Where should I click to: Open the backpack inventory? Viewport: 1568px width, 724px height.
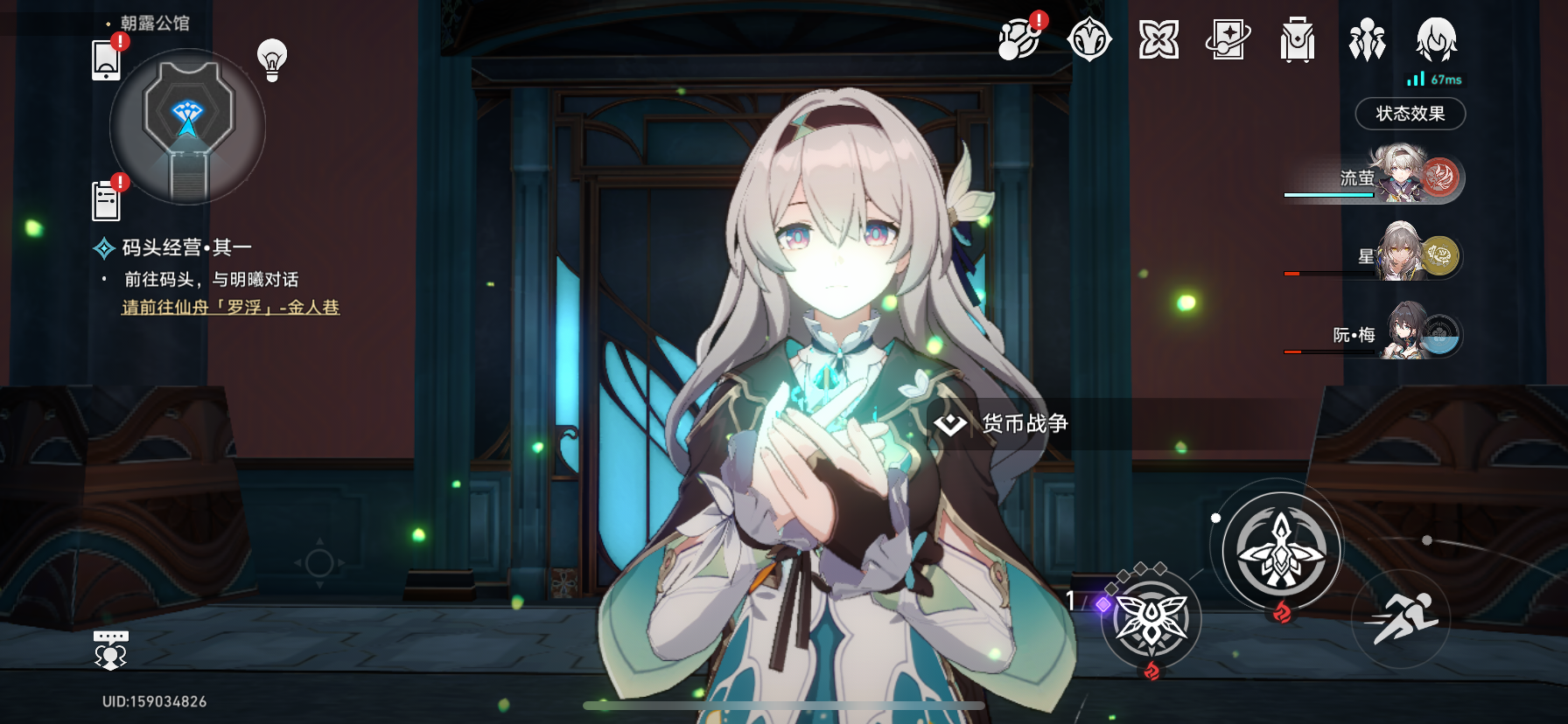[1297, 40]
